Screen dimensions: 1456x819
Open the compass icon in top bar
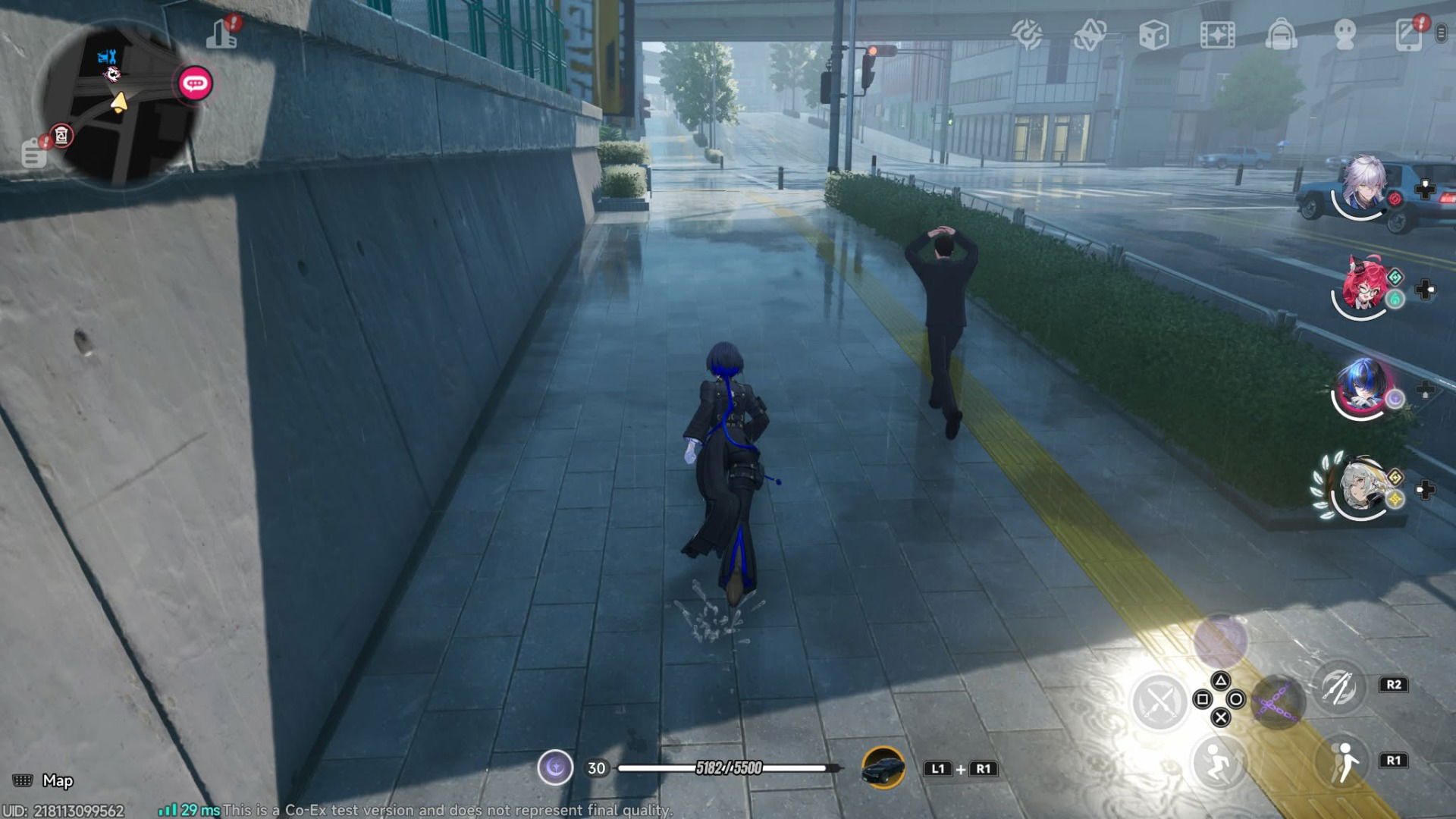pyautogui.click(x=1027, y=35)
